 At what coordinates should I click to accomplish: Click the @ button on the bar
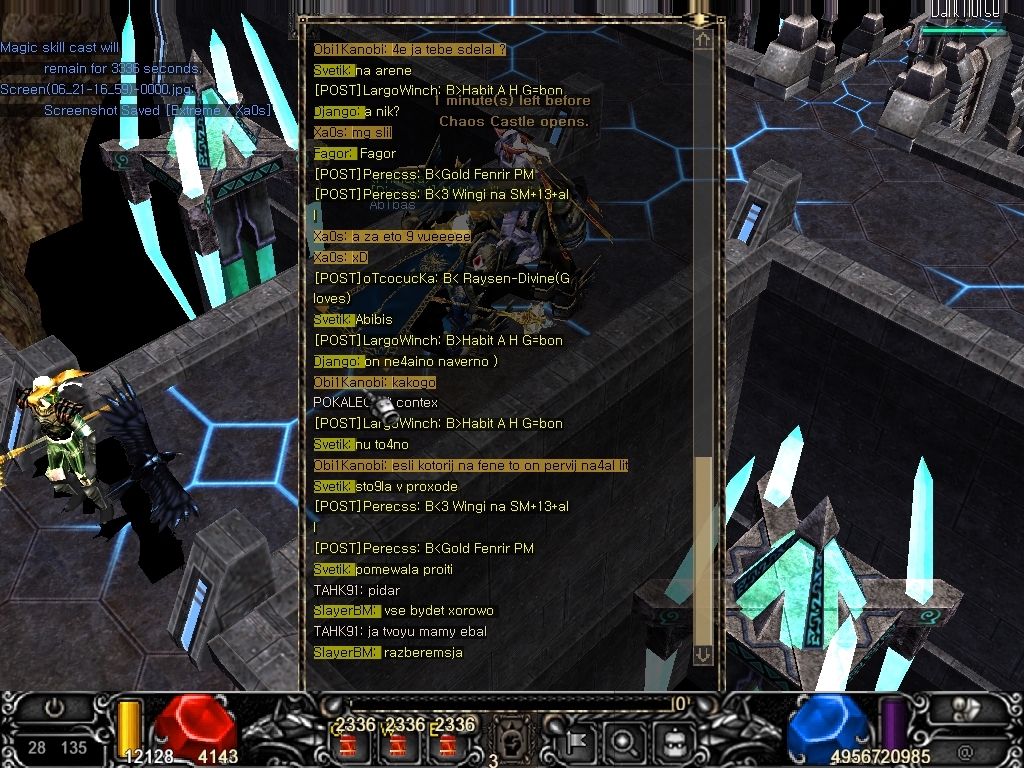point(965,750)
